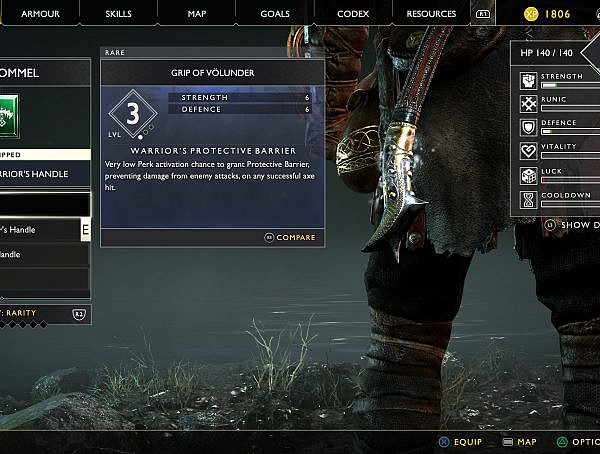Select the Runic stat row
Image resolution: width=600 pixels, height=454 pixels.
560,104
